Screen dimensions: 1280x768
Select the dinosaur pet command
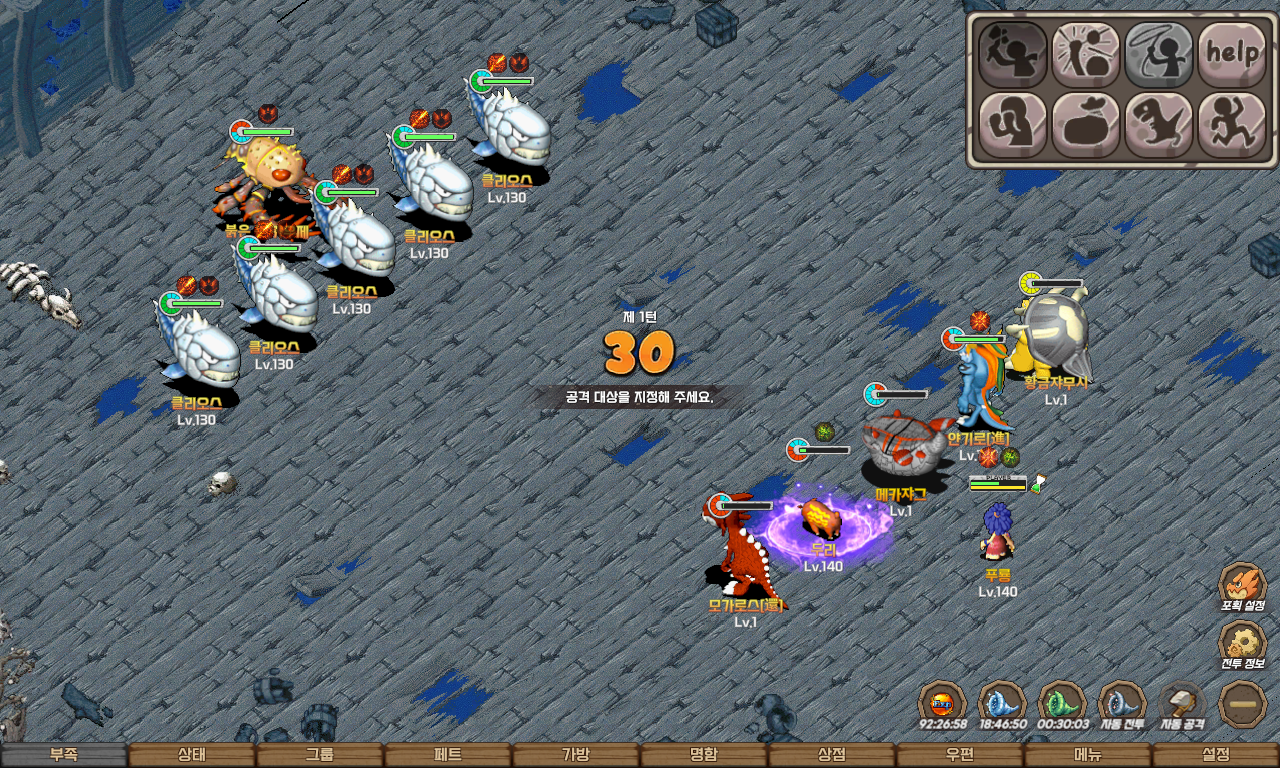pos(1159,125)
